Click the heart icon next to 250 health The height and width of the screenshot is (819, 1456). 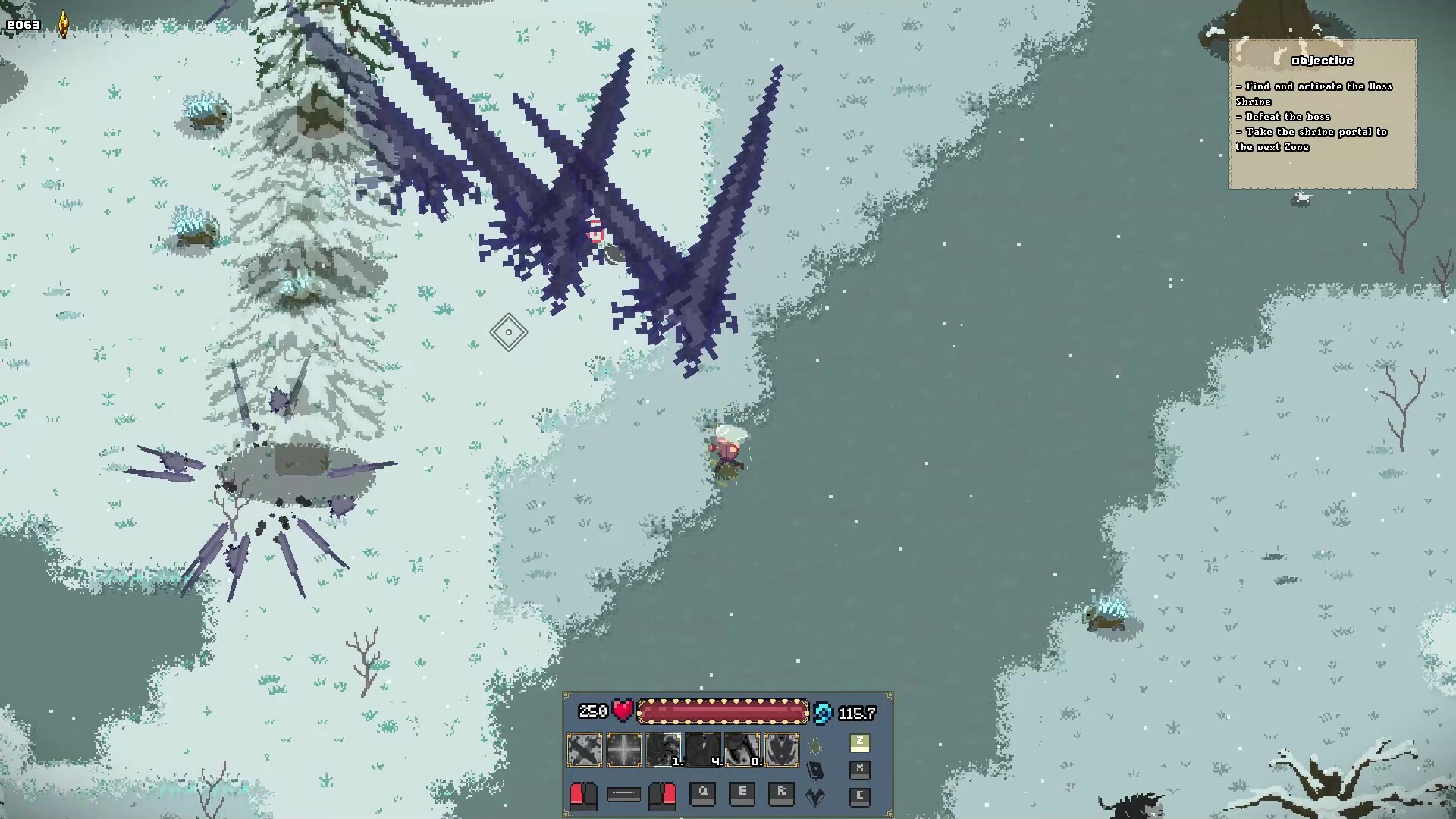[624, 710]
